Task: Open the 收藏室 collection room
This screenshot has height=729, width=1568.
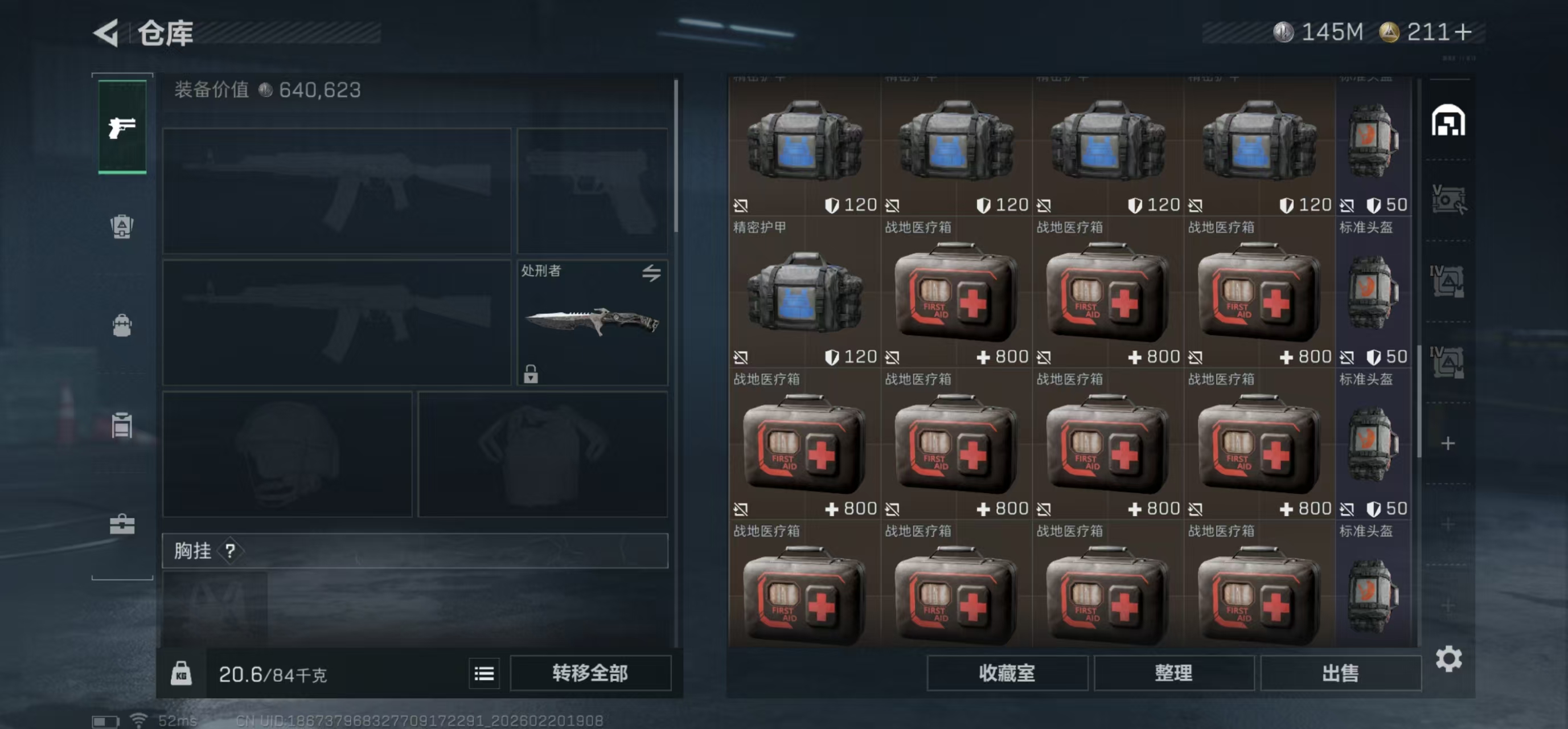Action: 1007,674
